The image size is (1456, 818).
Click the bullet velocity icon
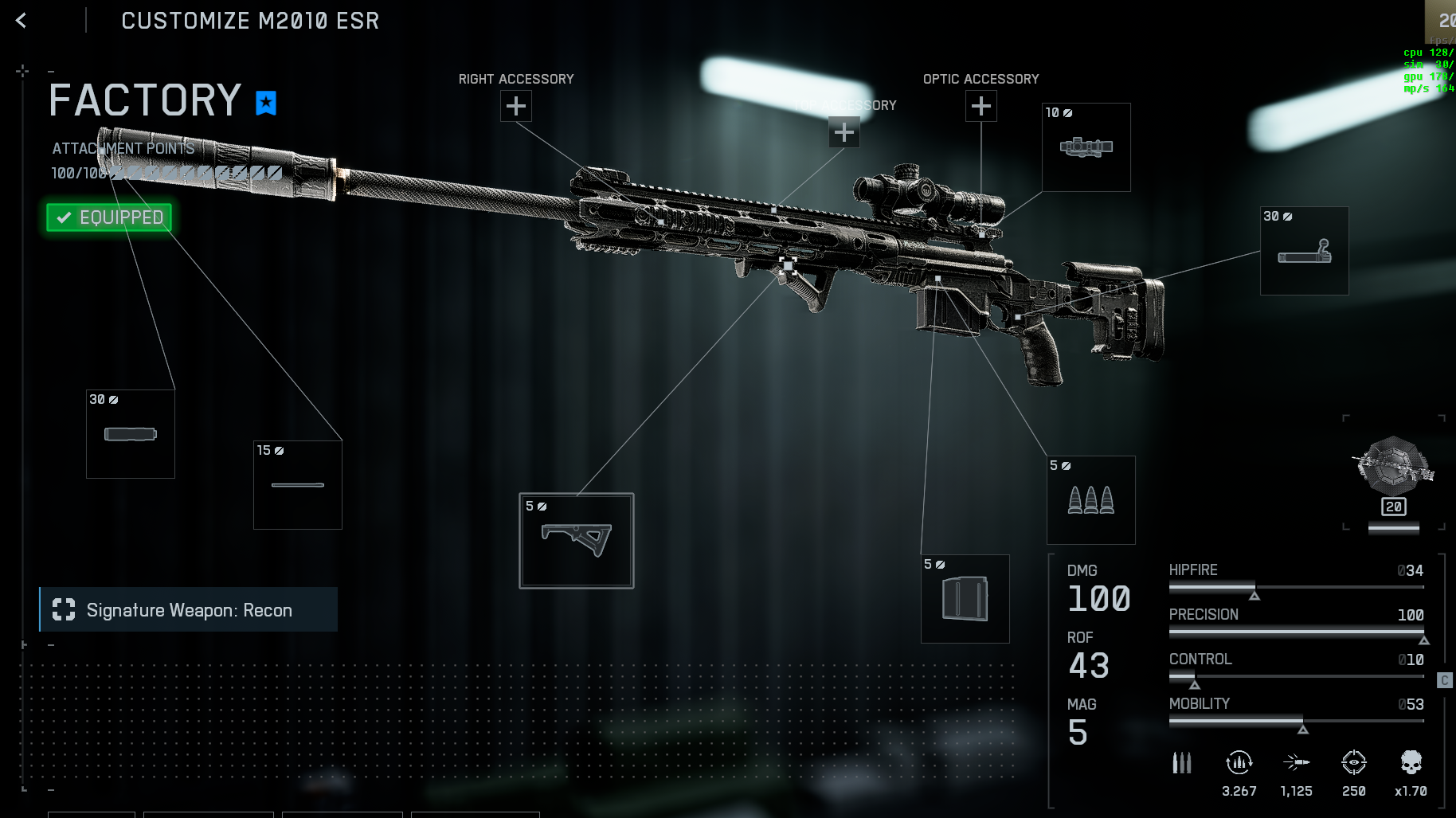pos(1297,761)
